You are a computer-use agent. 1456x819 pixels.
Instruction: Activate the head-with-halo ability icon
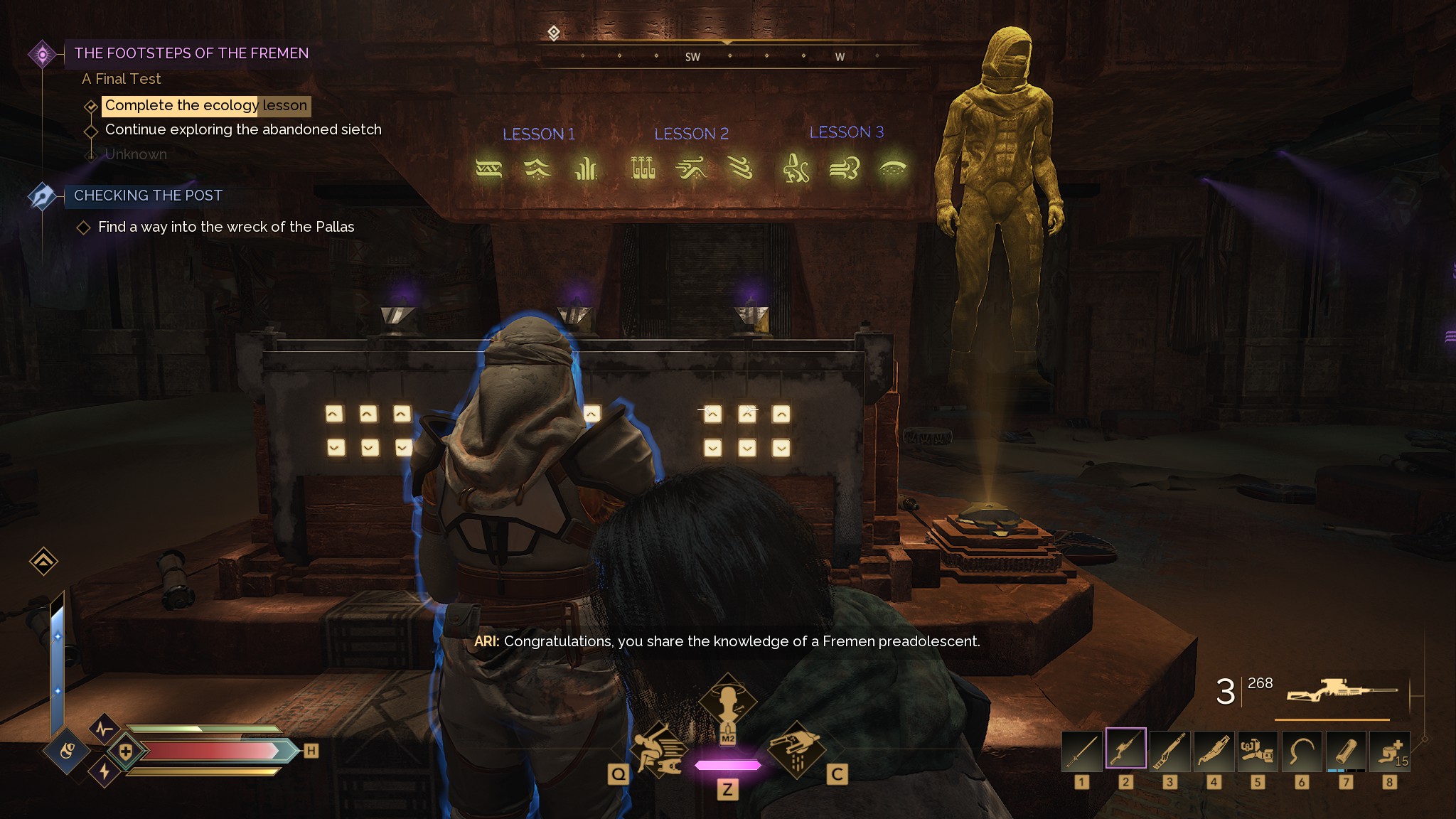click(x=727, y=704)
